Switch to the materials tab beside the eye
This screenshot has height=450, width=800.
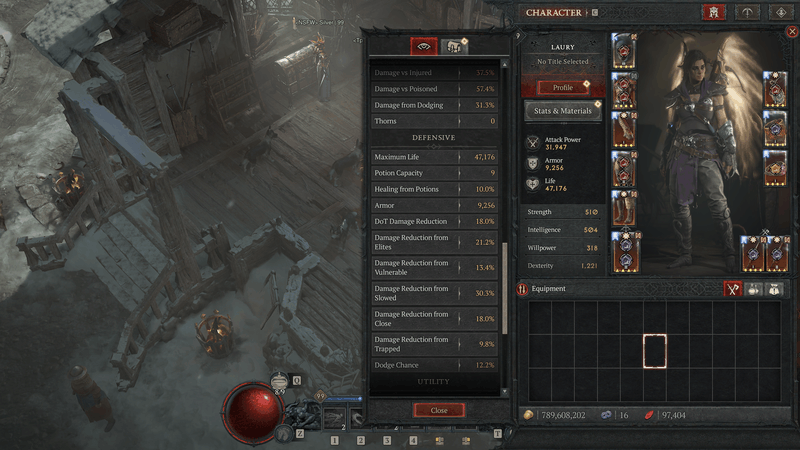(x=454, y=47)
